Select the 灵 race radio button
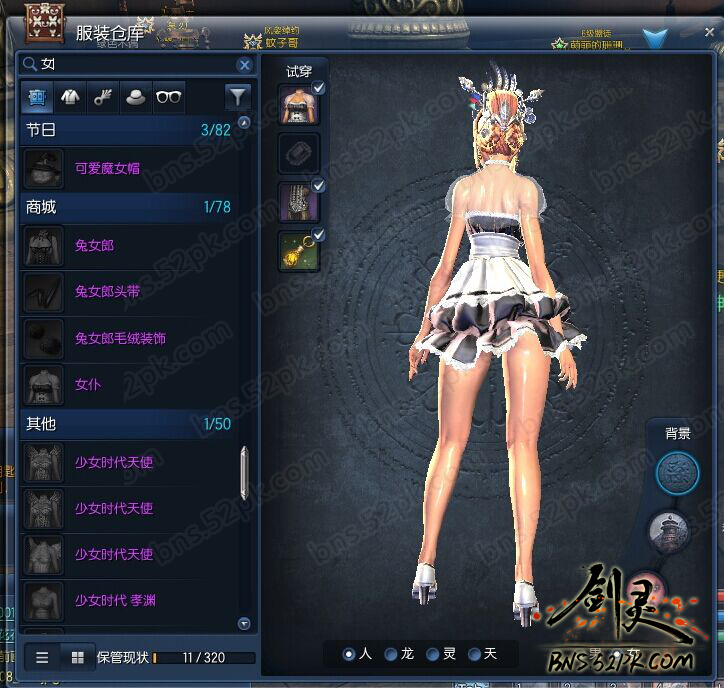Image resolution: width=724 pixels, height=688 pixels. click(433, 654)
